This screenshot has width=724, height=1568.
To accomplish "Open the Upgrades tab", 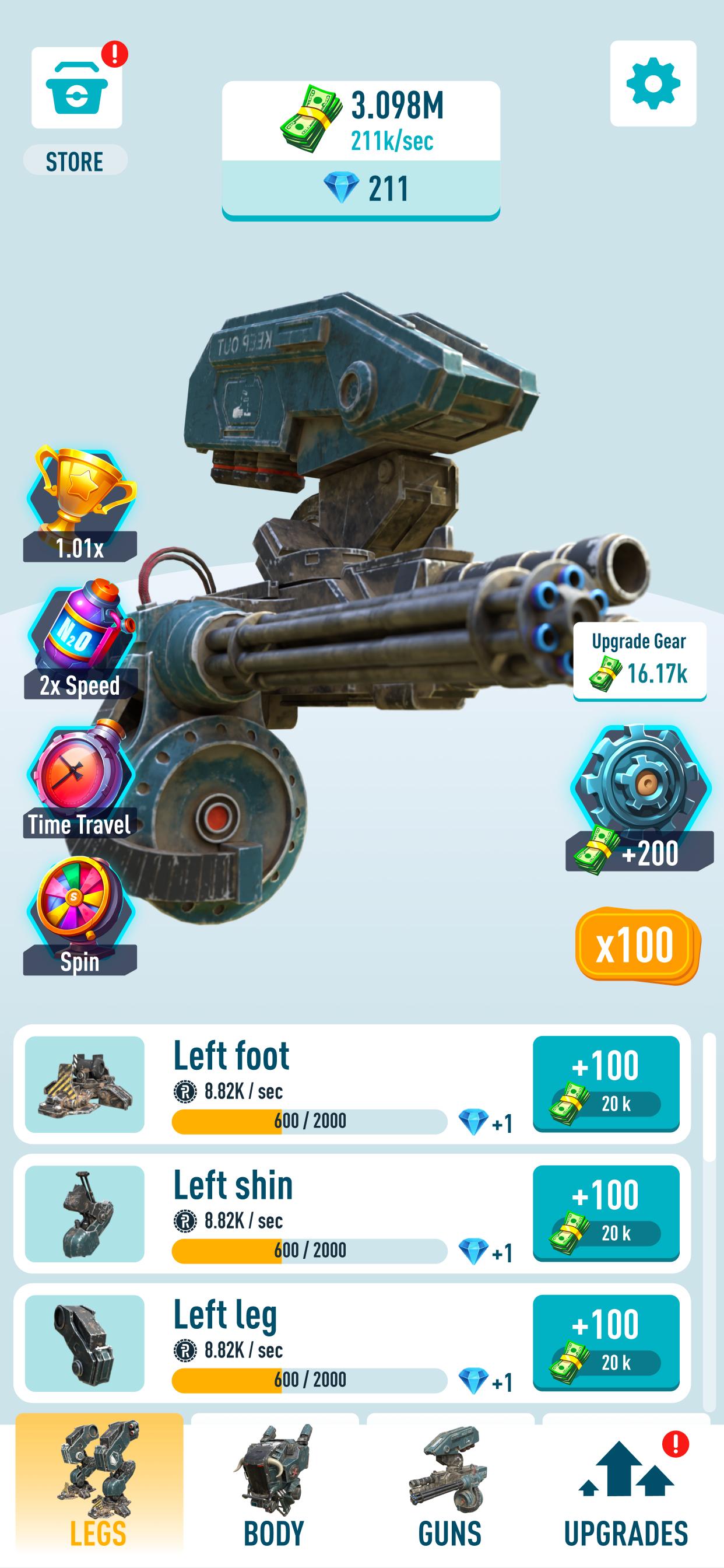I will point(626,1485).
